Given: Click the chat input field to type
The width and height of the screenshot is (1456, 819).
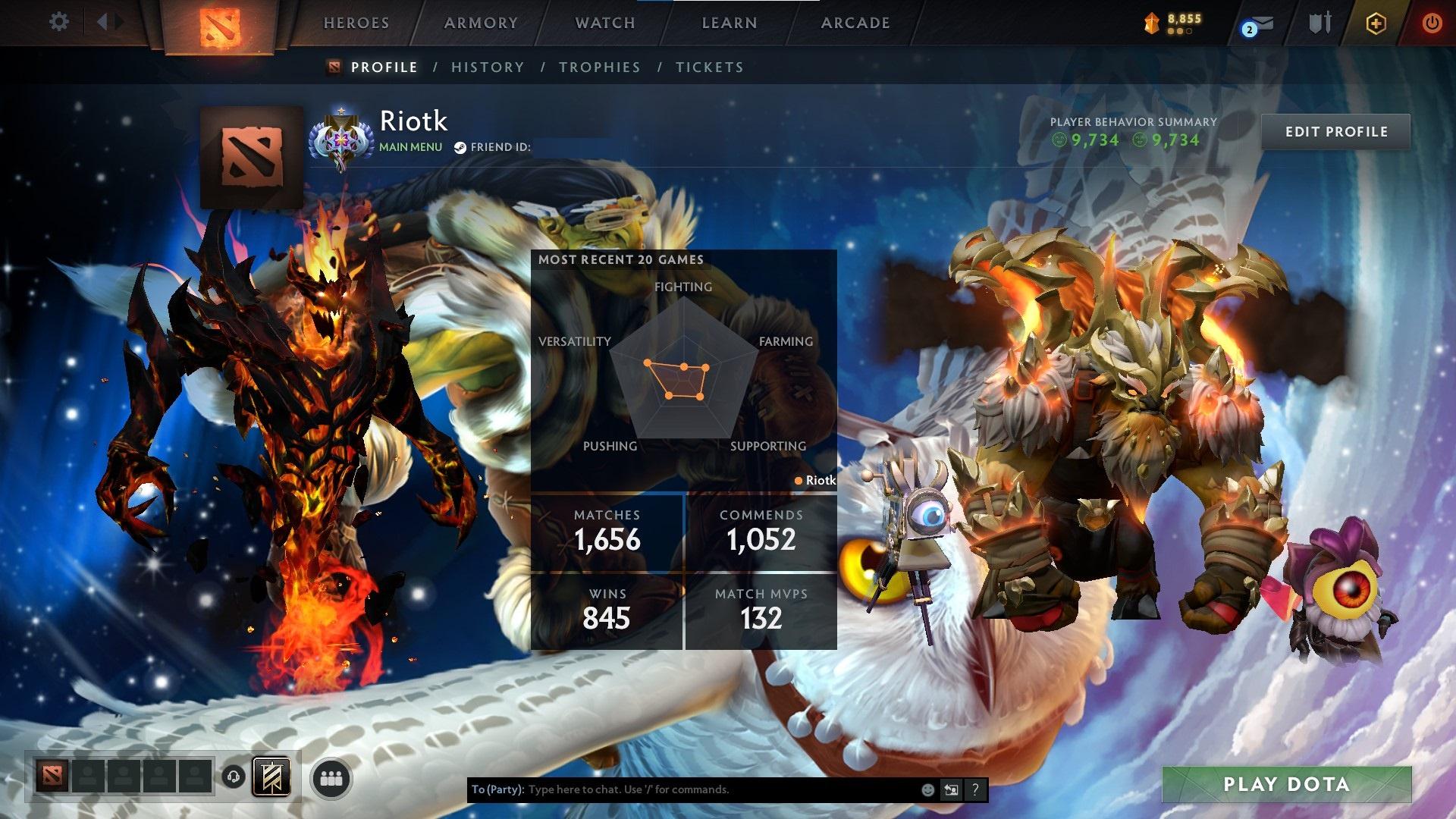Looking at the screenshot, I should pos(682,789).
